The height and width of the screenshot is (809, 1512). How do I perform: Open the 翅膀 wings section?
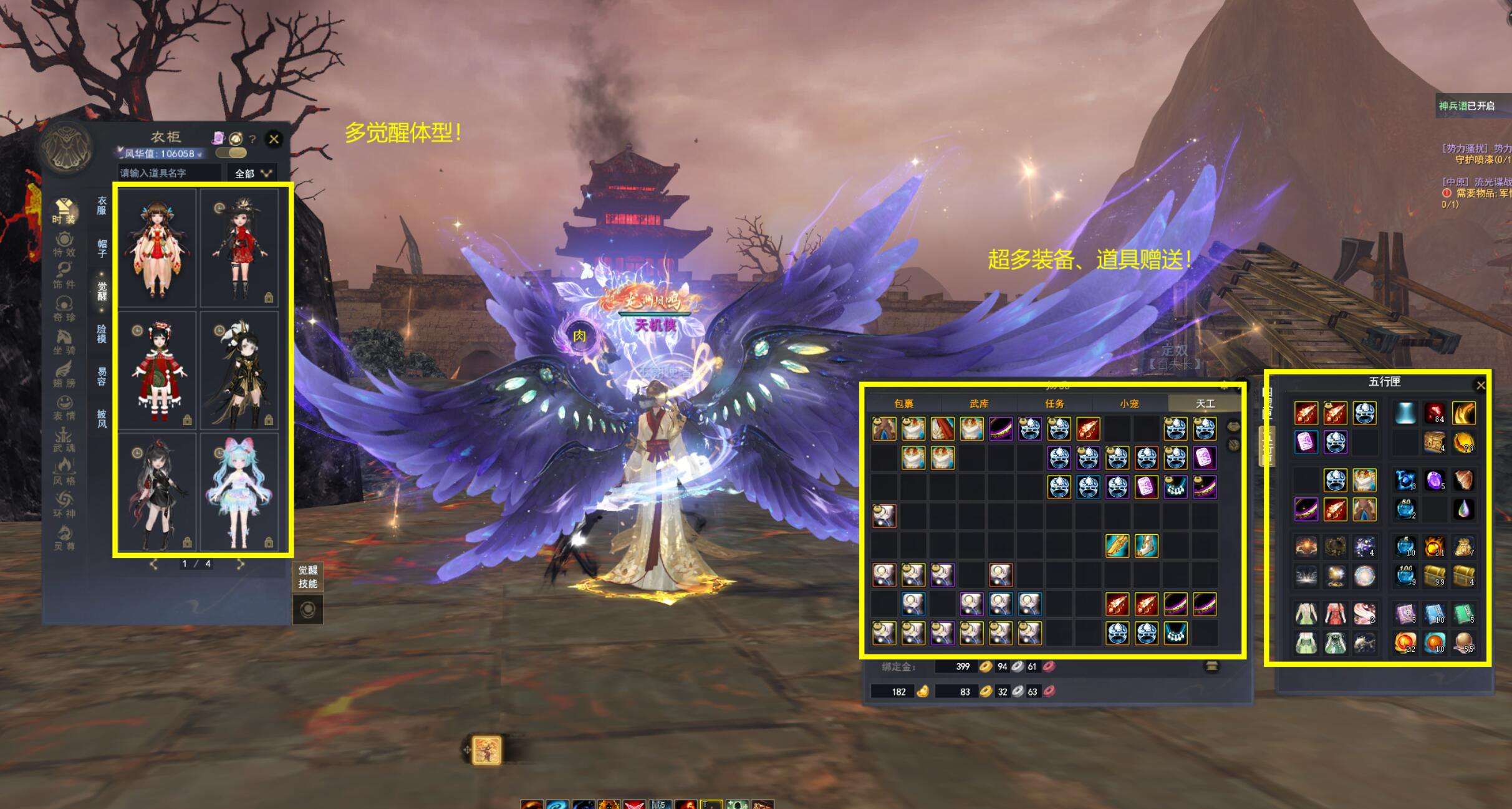[64, 374]
